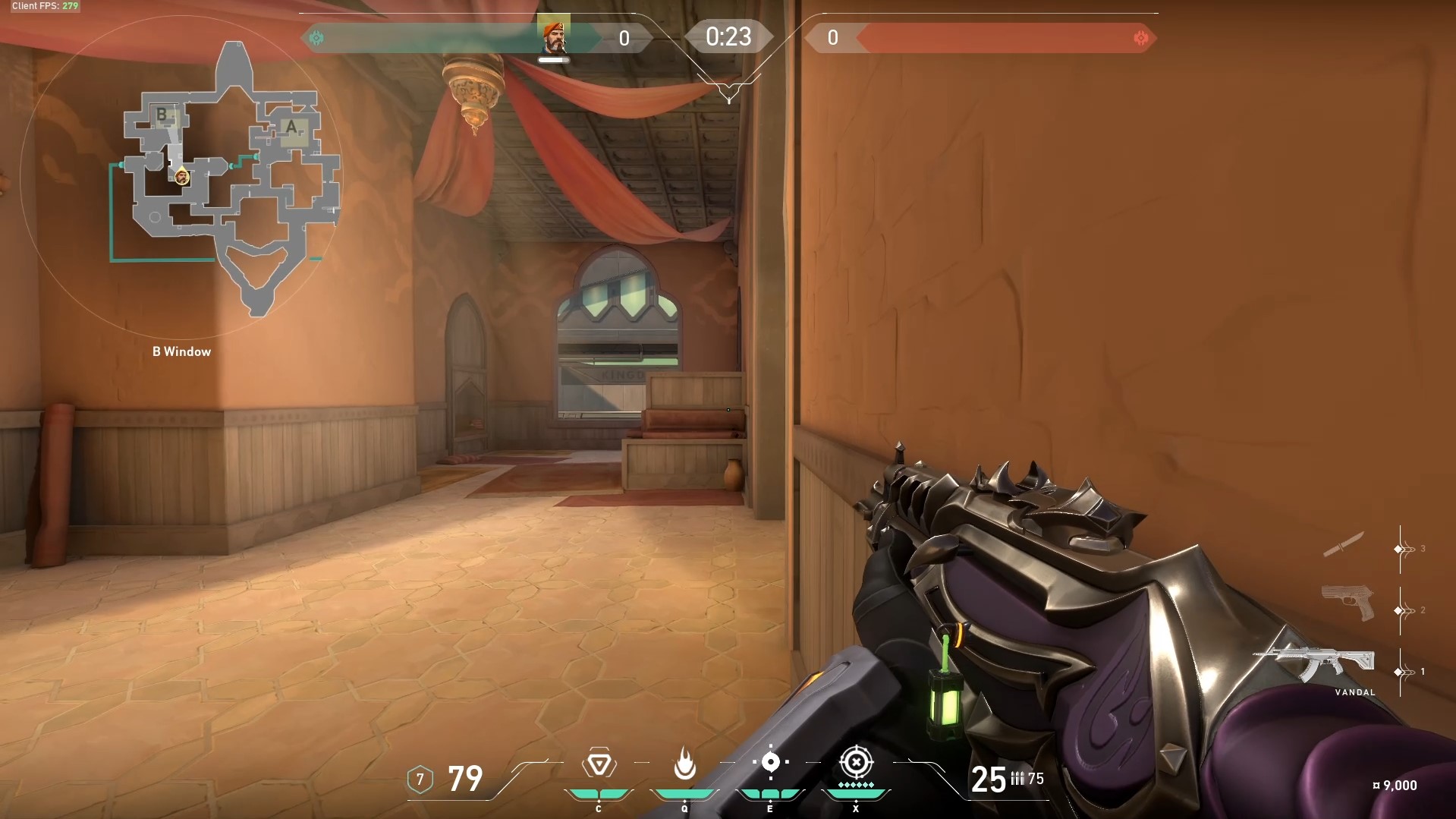
Task: Select the B site marker on minimap
Action: pos(162,115)
